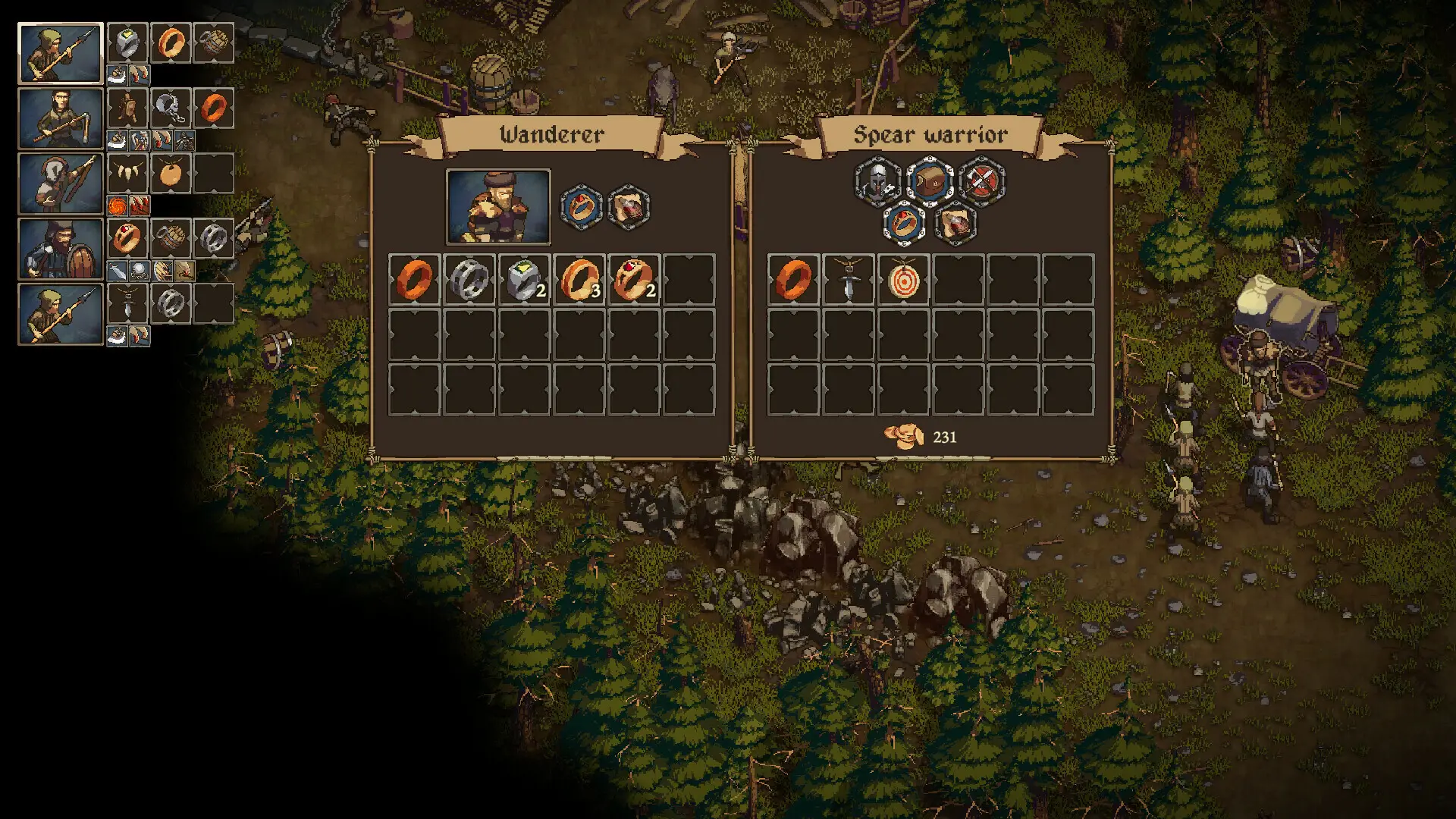
Task: Select the plain gold ring stack of three
Action: point(579,280)
